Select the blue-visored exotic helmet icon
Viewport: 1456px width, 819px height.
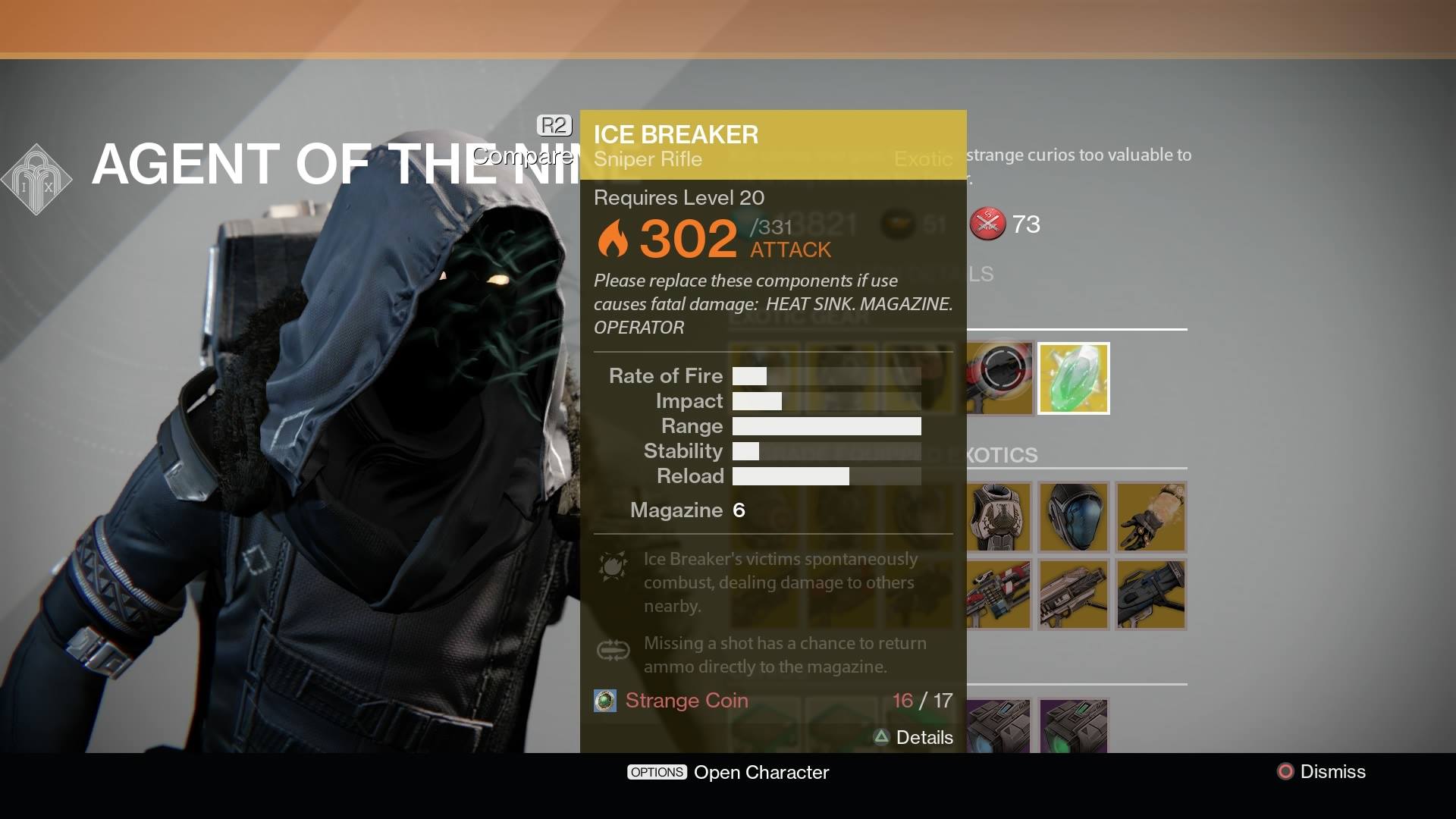click(x=1074, y=516)
